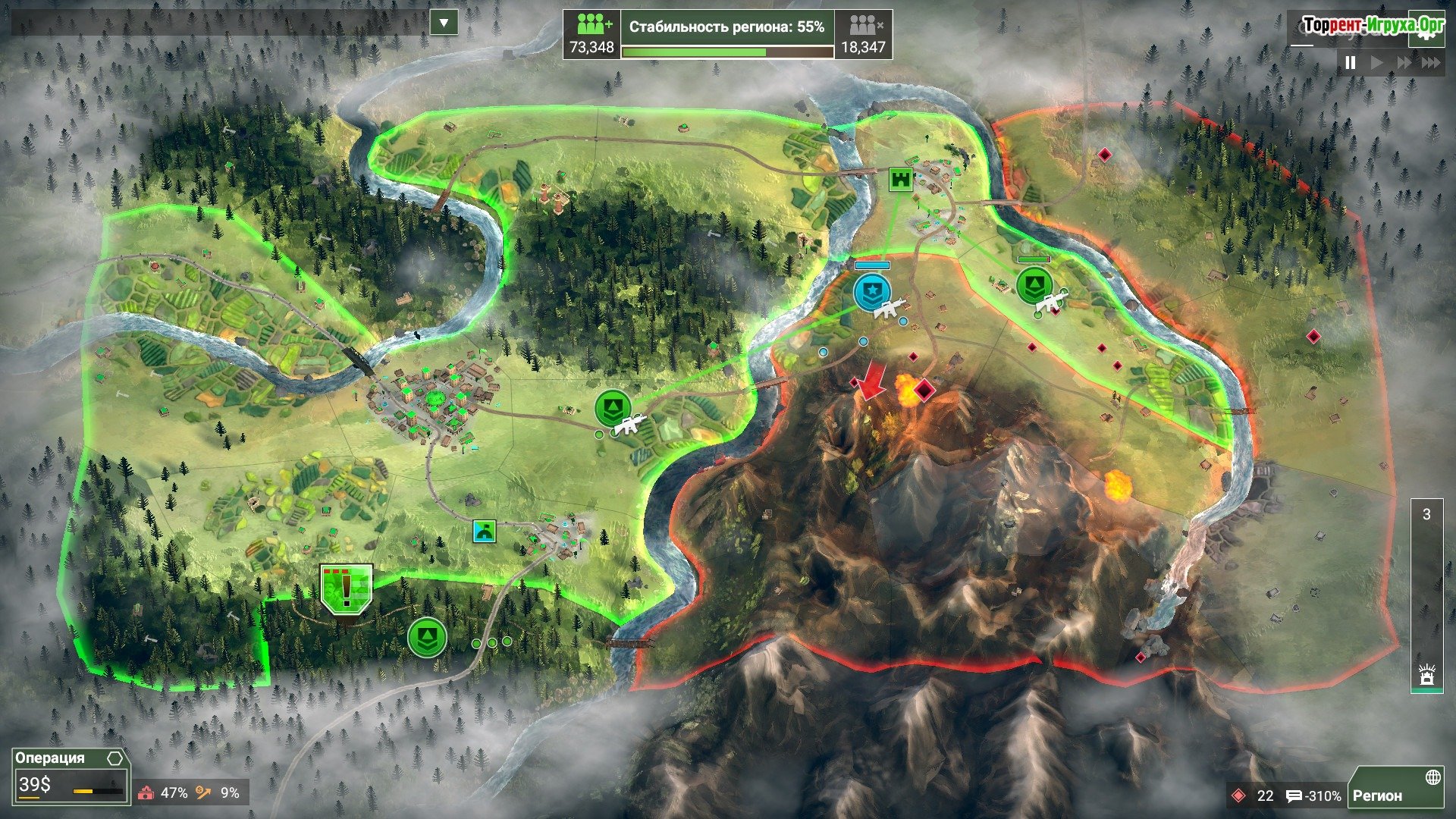
Task: Open the supporters count icon
Action: [592, 25]
